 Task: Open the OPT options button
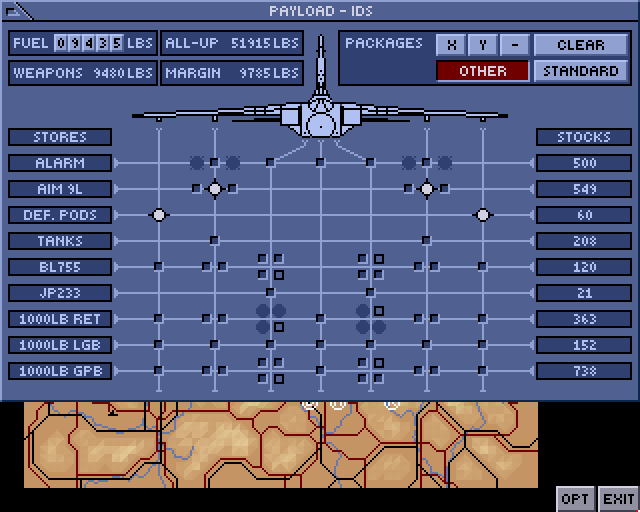[x=575, y=498]
